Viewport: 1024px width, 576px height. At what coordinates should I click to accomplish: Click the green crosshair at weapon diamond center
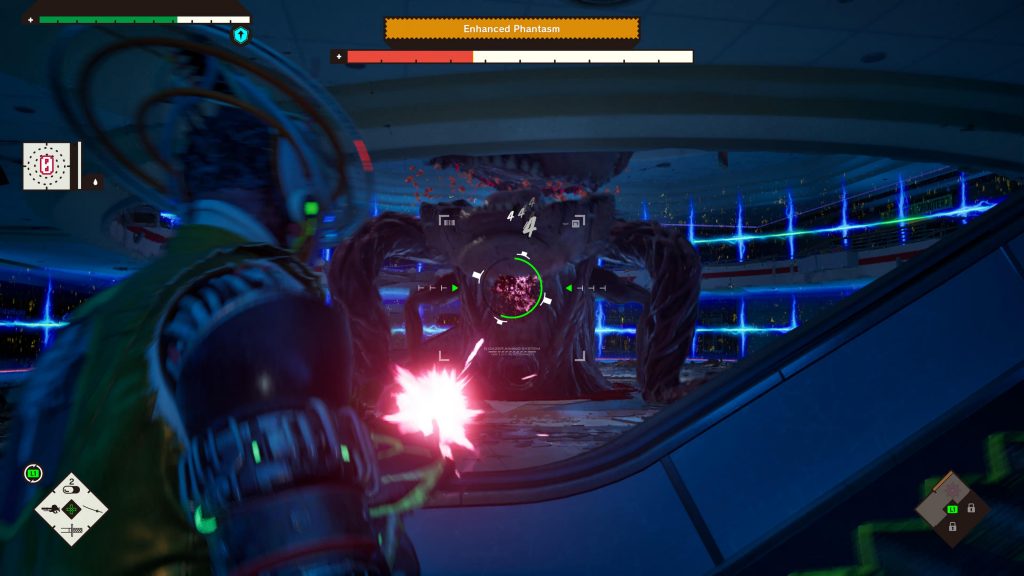[71, 510]
